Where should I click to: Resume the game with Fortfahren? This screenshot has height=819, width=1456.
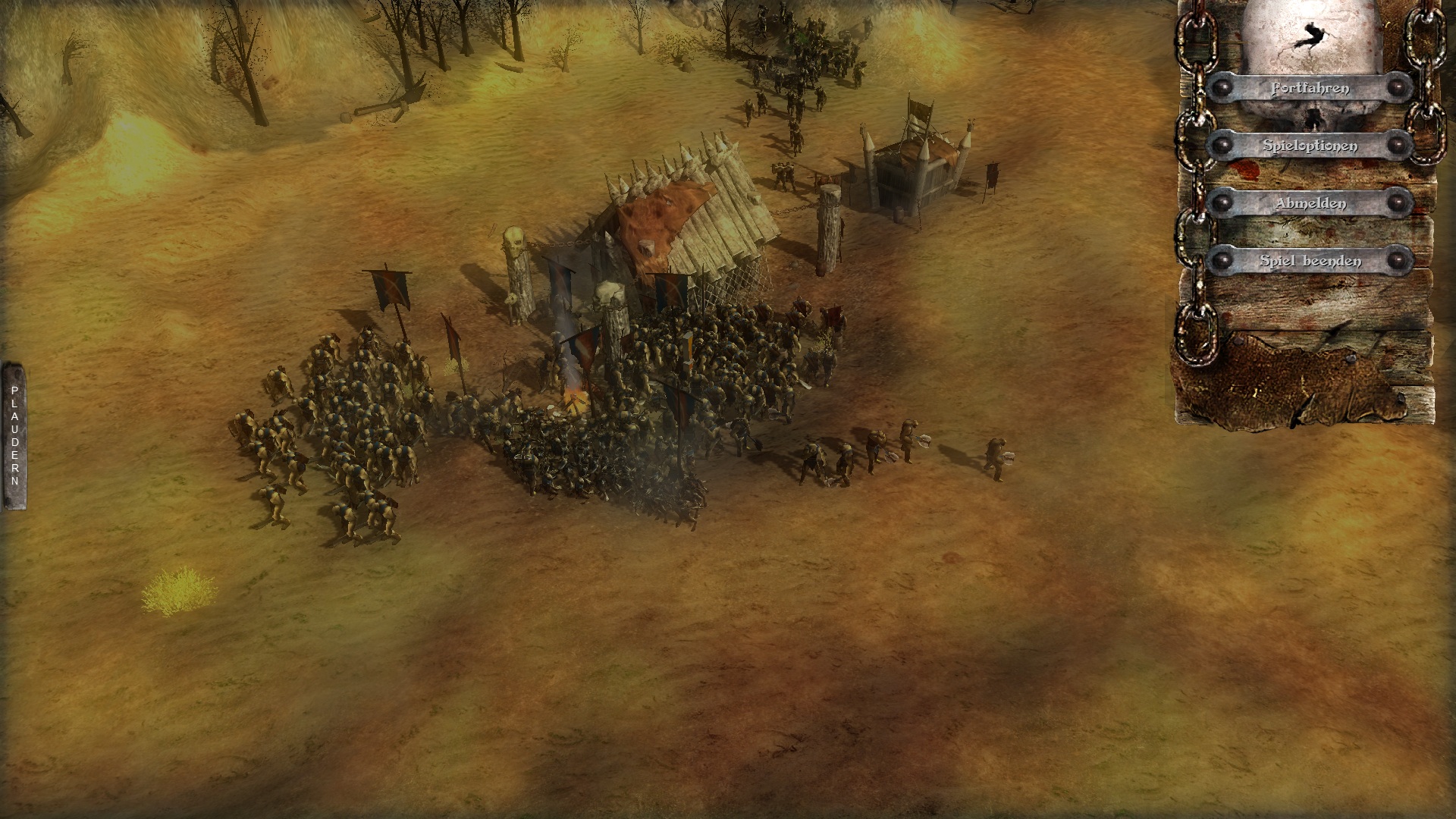tap(1310, 88)
